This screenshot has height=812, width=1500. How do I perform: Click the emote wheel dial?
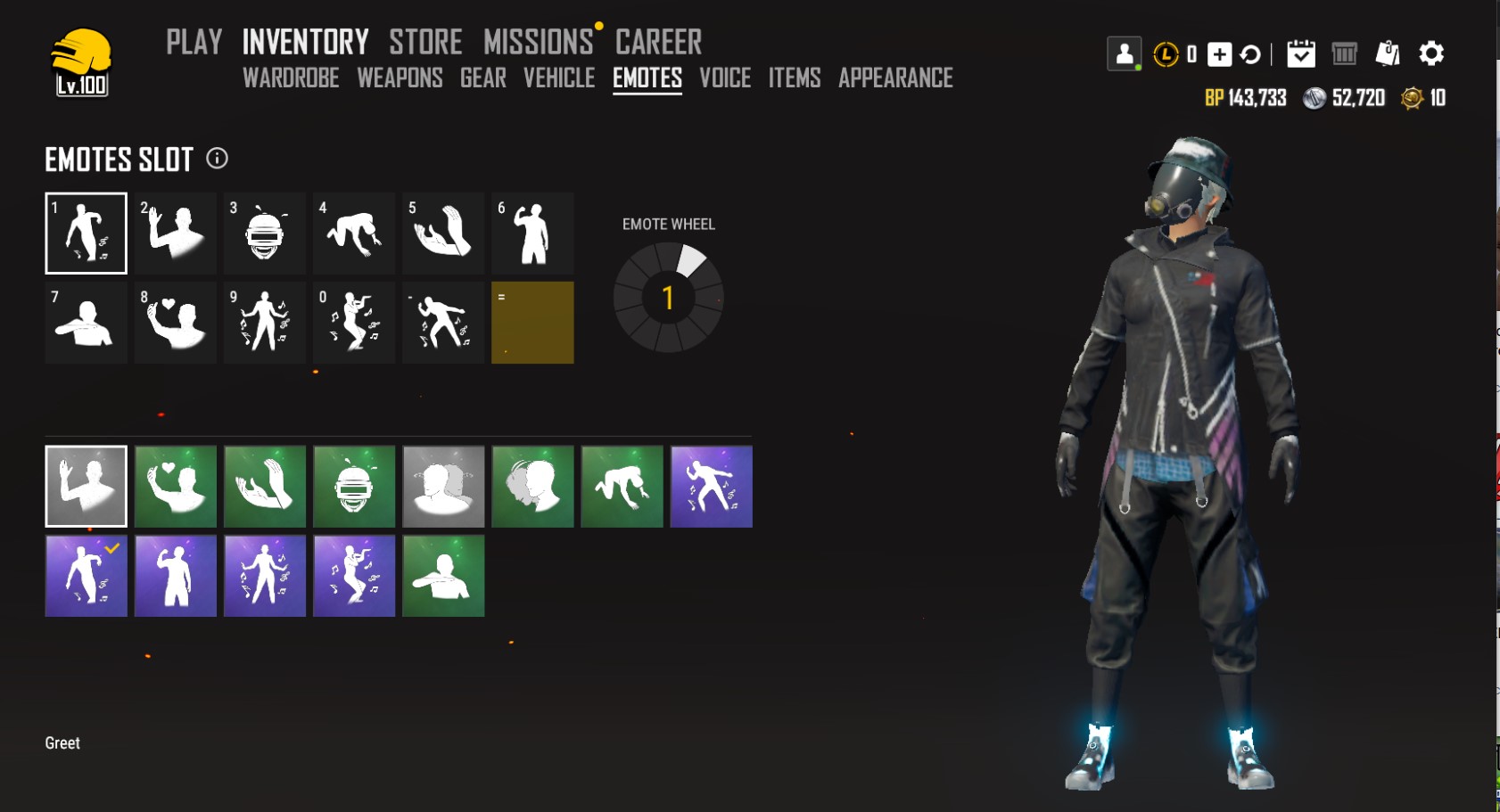coord(668,298)
